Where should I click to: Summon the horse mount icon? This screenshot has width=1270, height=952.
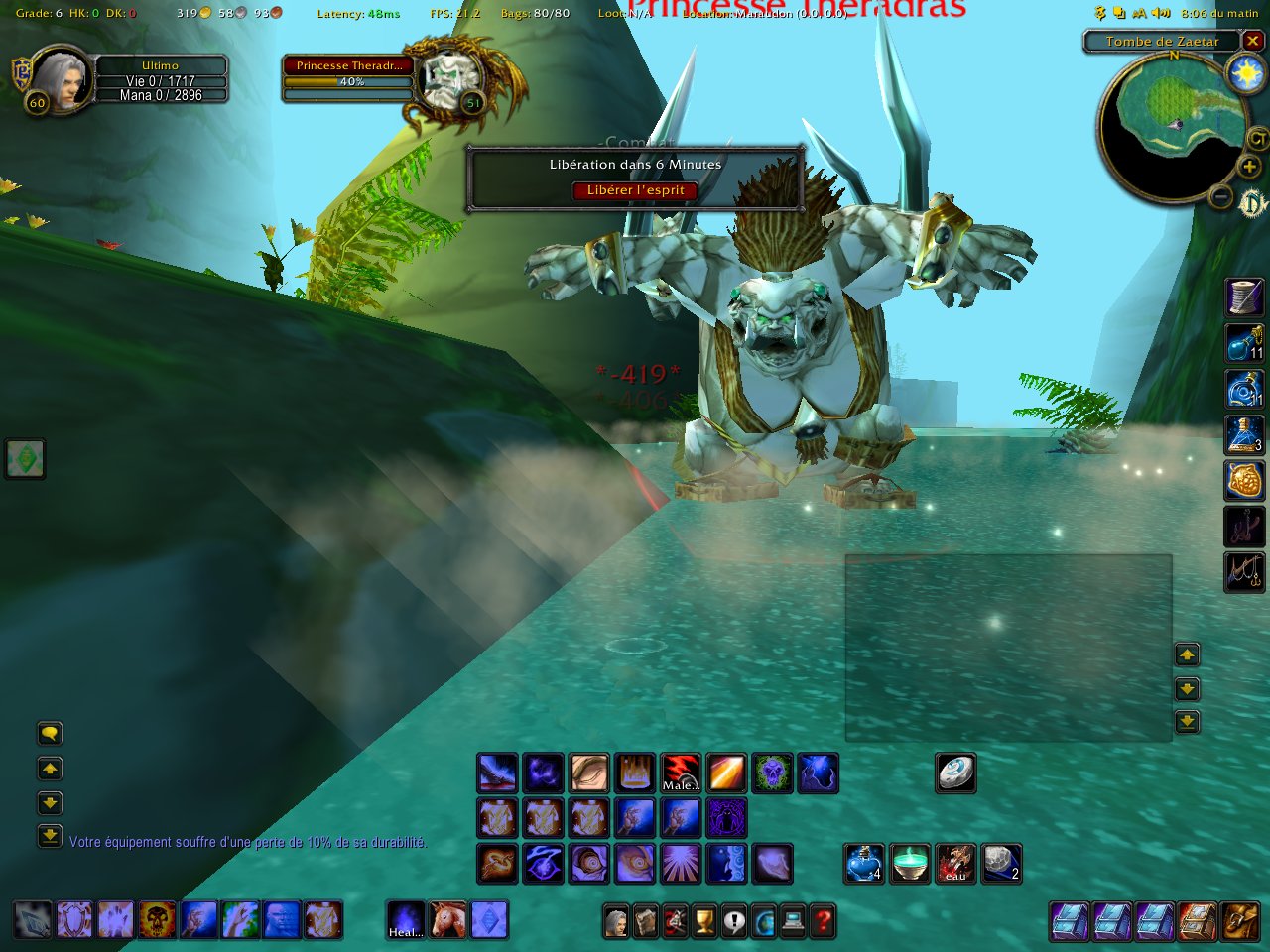[447, 919]
